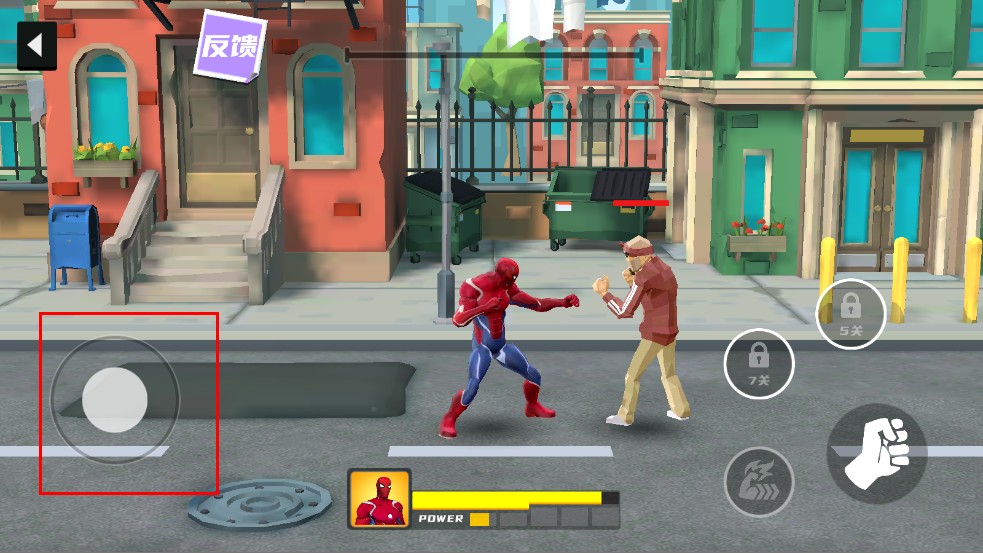Tap the locked skill labeled 7关
This screenshot has height=553, width=983.
tap(759, 363)
